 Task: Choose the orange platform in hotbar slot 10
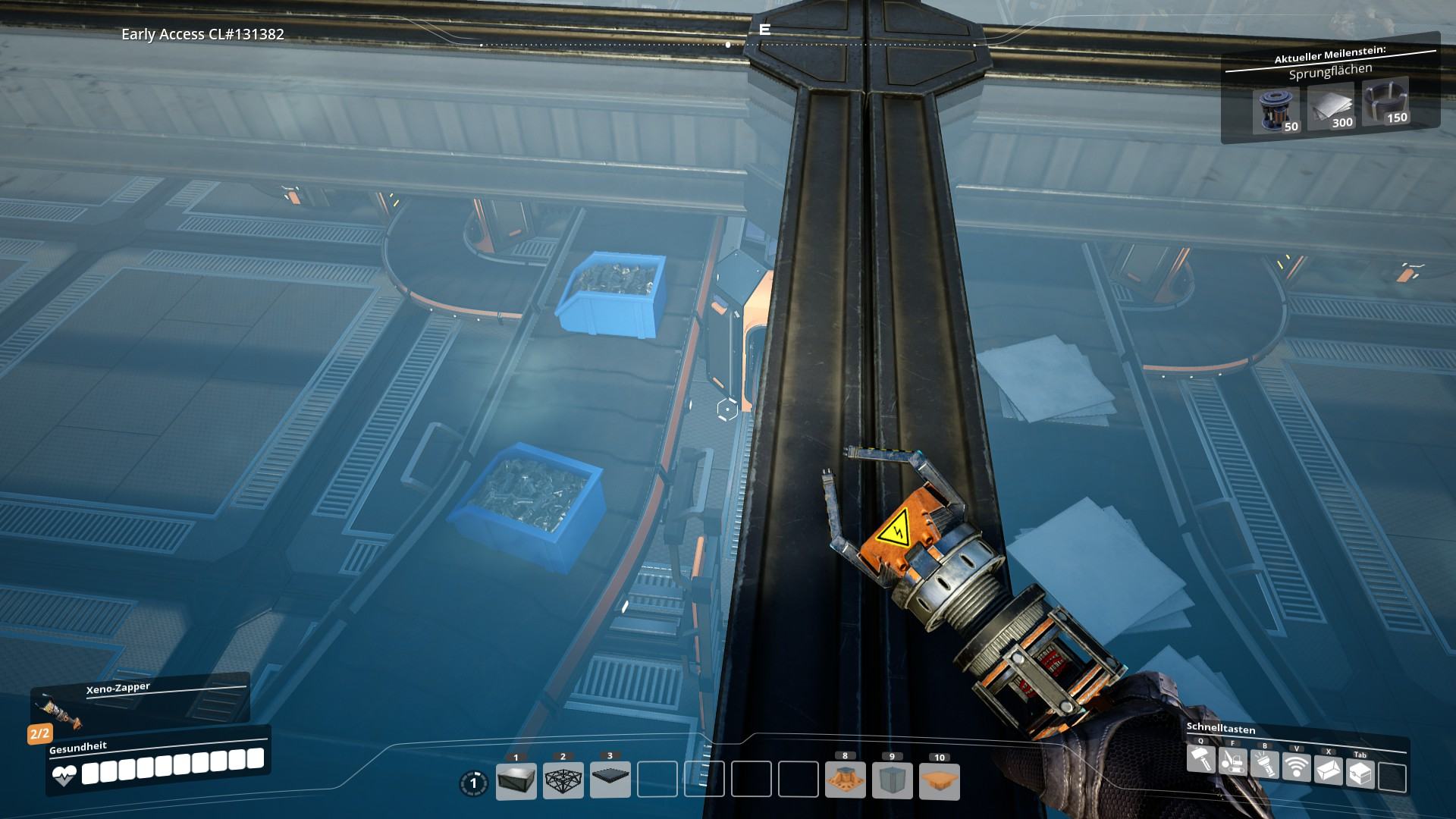tap(939, 780)
